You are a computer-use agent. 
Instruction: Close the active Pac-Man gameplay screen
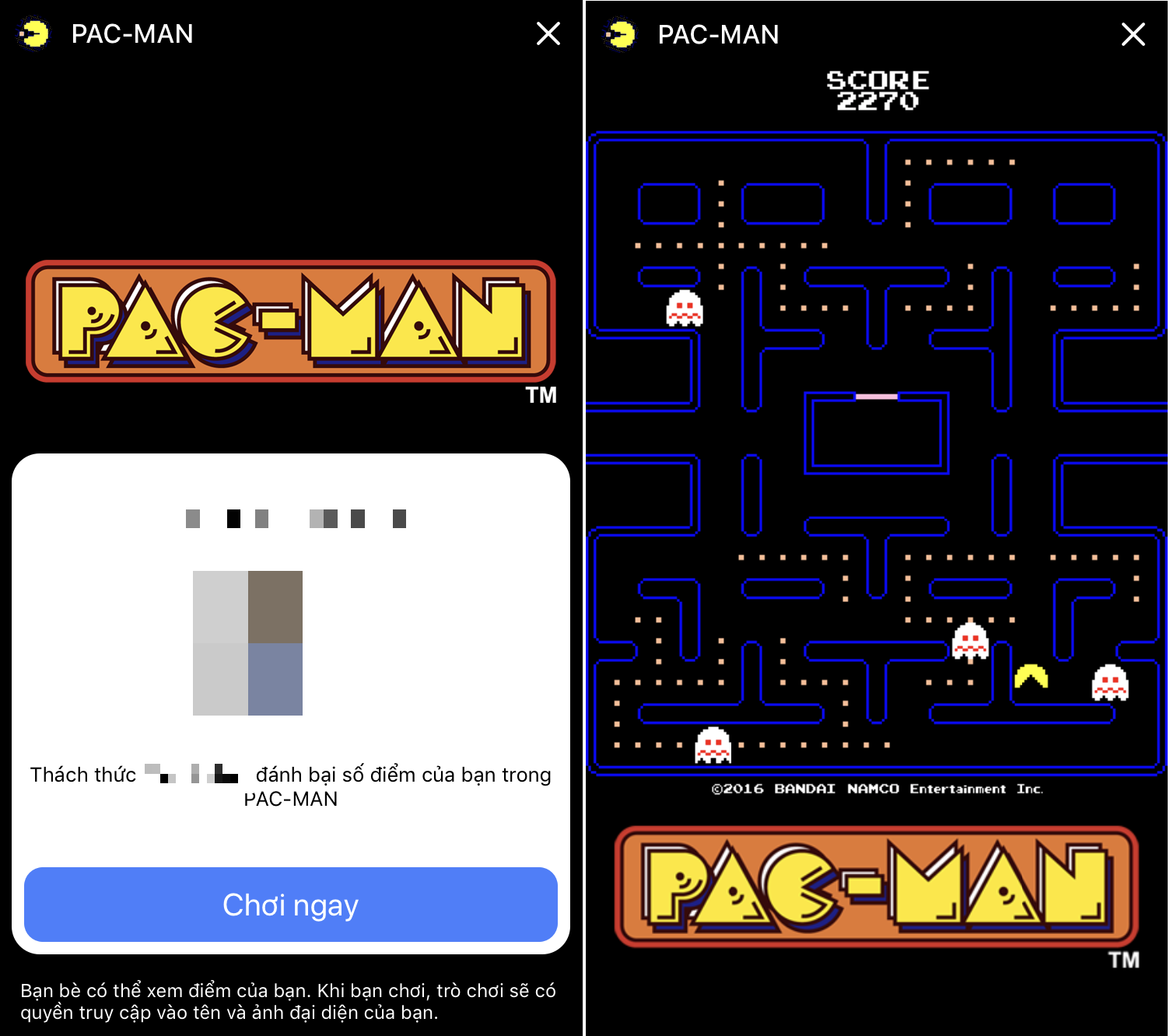(1134, 33)
